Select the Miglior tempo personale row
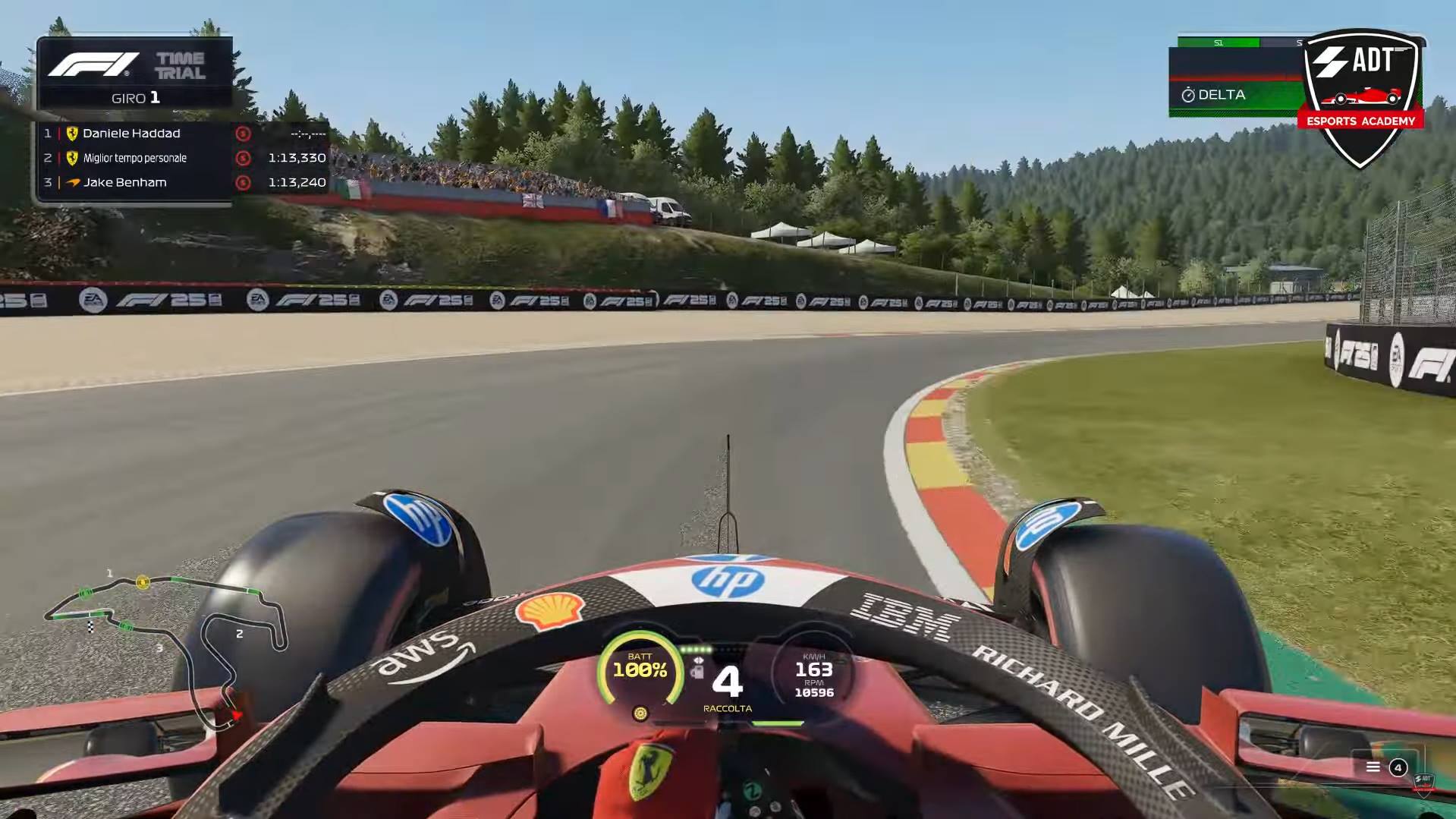1456x819 pixels. coord(184,158)
